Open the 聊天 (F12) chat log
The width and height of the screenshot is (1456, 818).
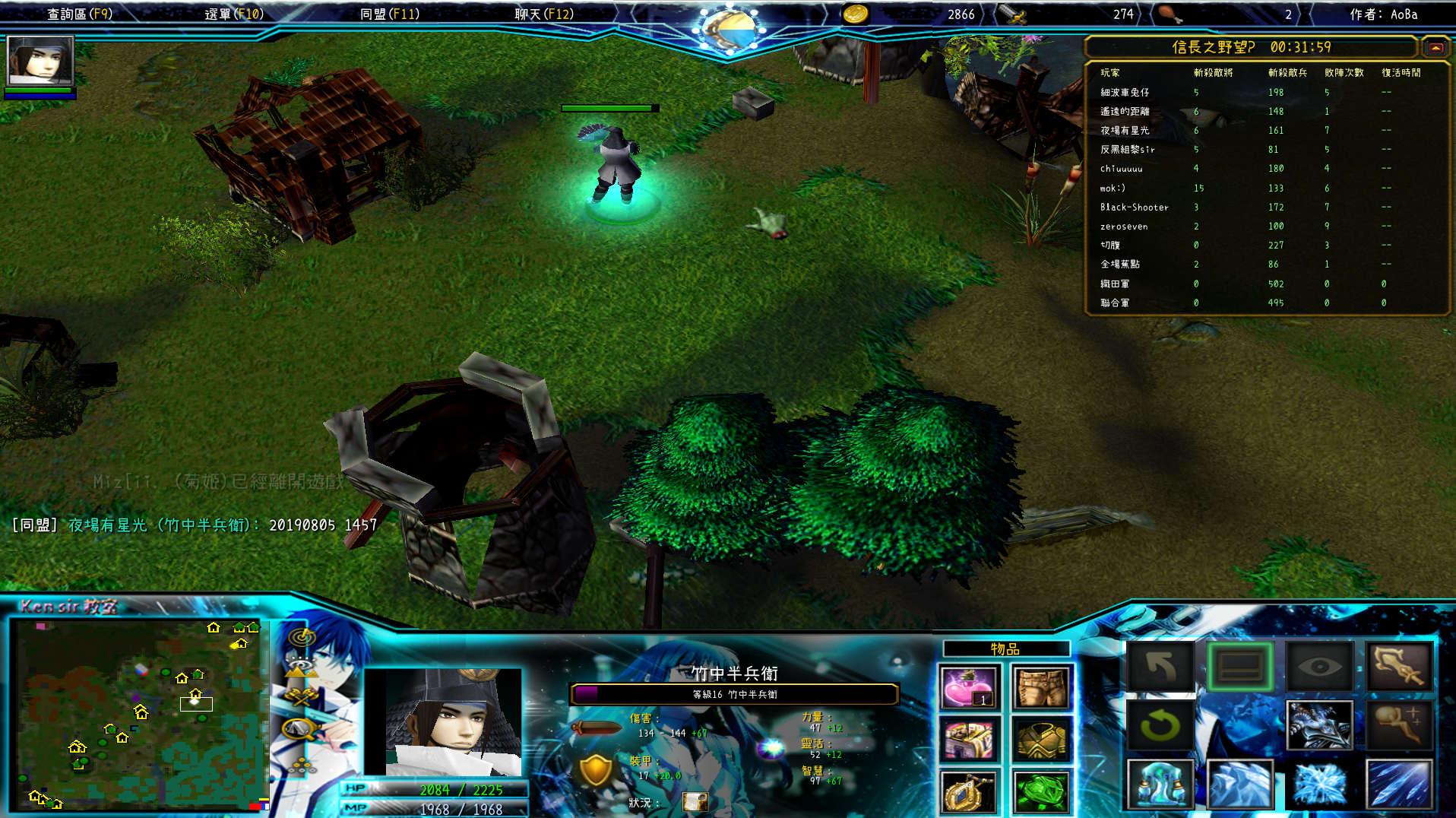(x=544, y=14)
